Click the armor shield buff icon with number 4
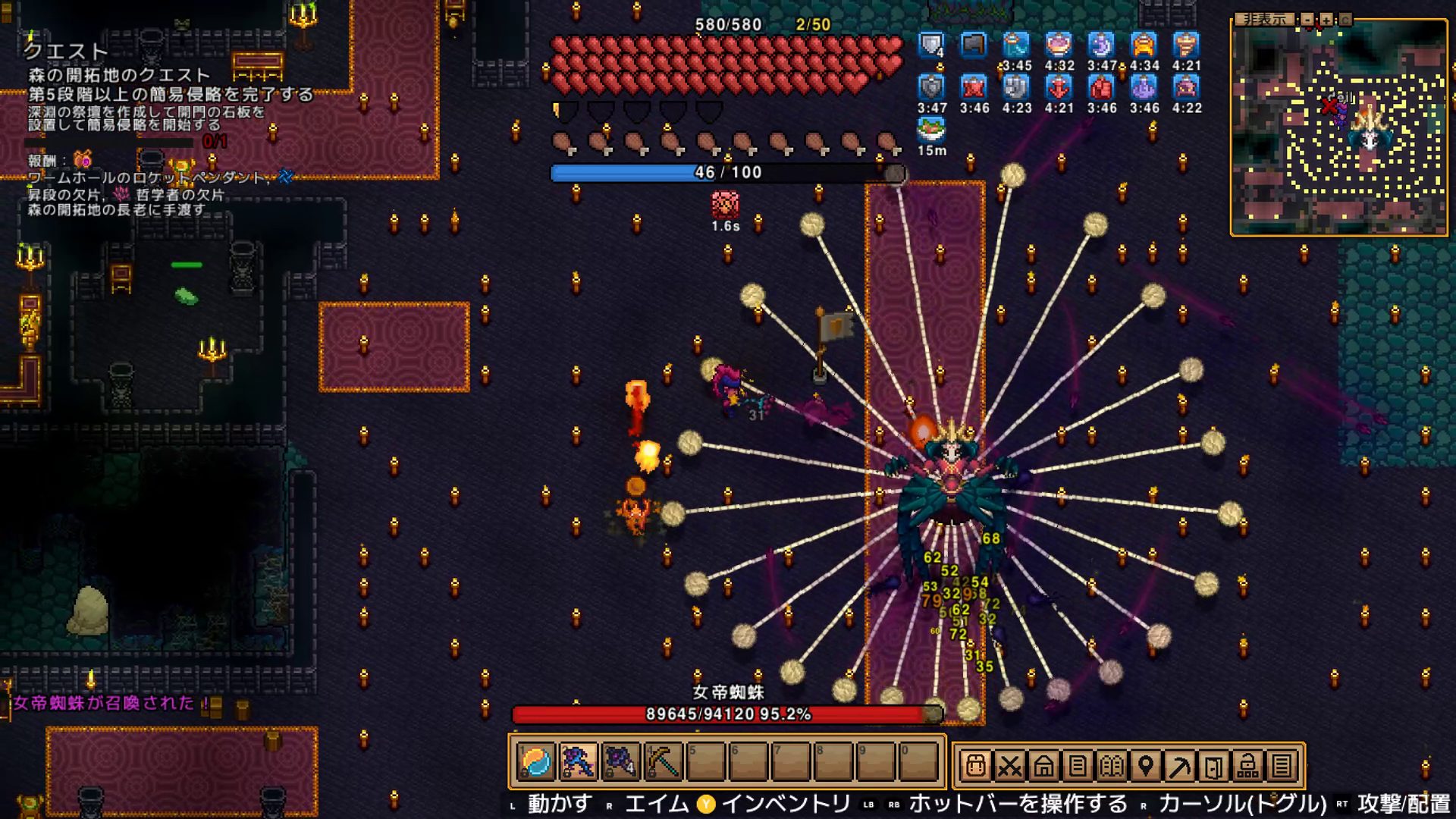Image resolution: width=1456 pixels, height=819 pixels. click(x=931, y=45)
